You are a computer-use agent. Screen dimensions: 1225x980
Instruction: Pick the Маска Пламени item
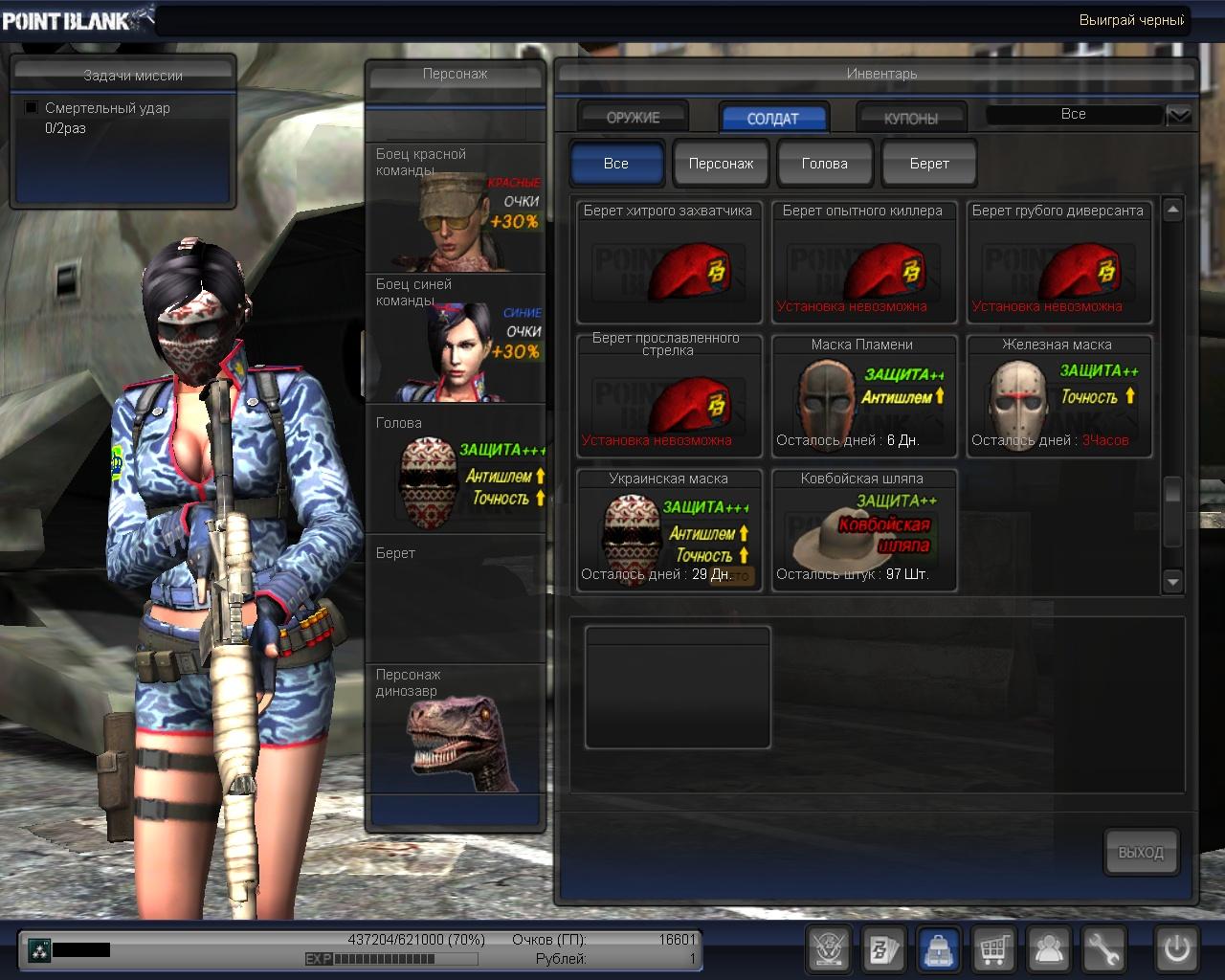863,396
